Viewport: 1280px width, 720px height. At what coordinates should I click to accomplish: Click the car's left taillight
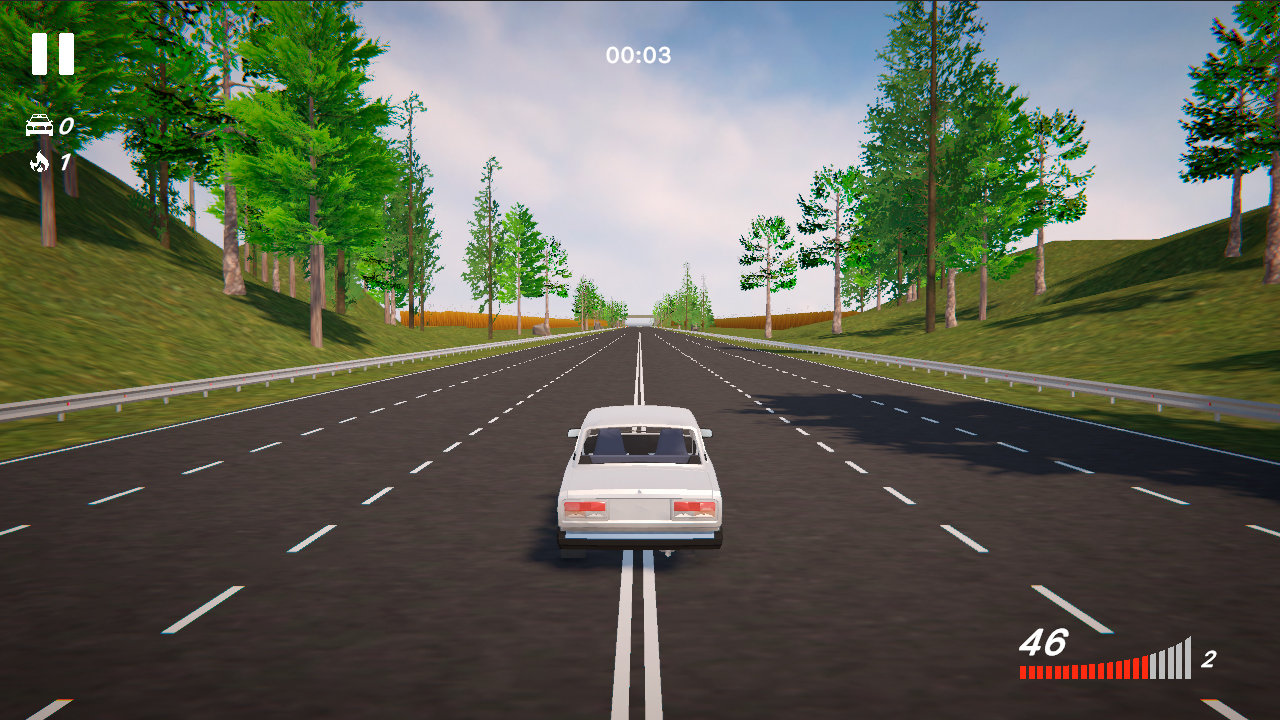pyautogui.click(x=584, y=509)
